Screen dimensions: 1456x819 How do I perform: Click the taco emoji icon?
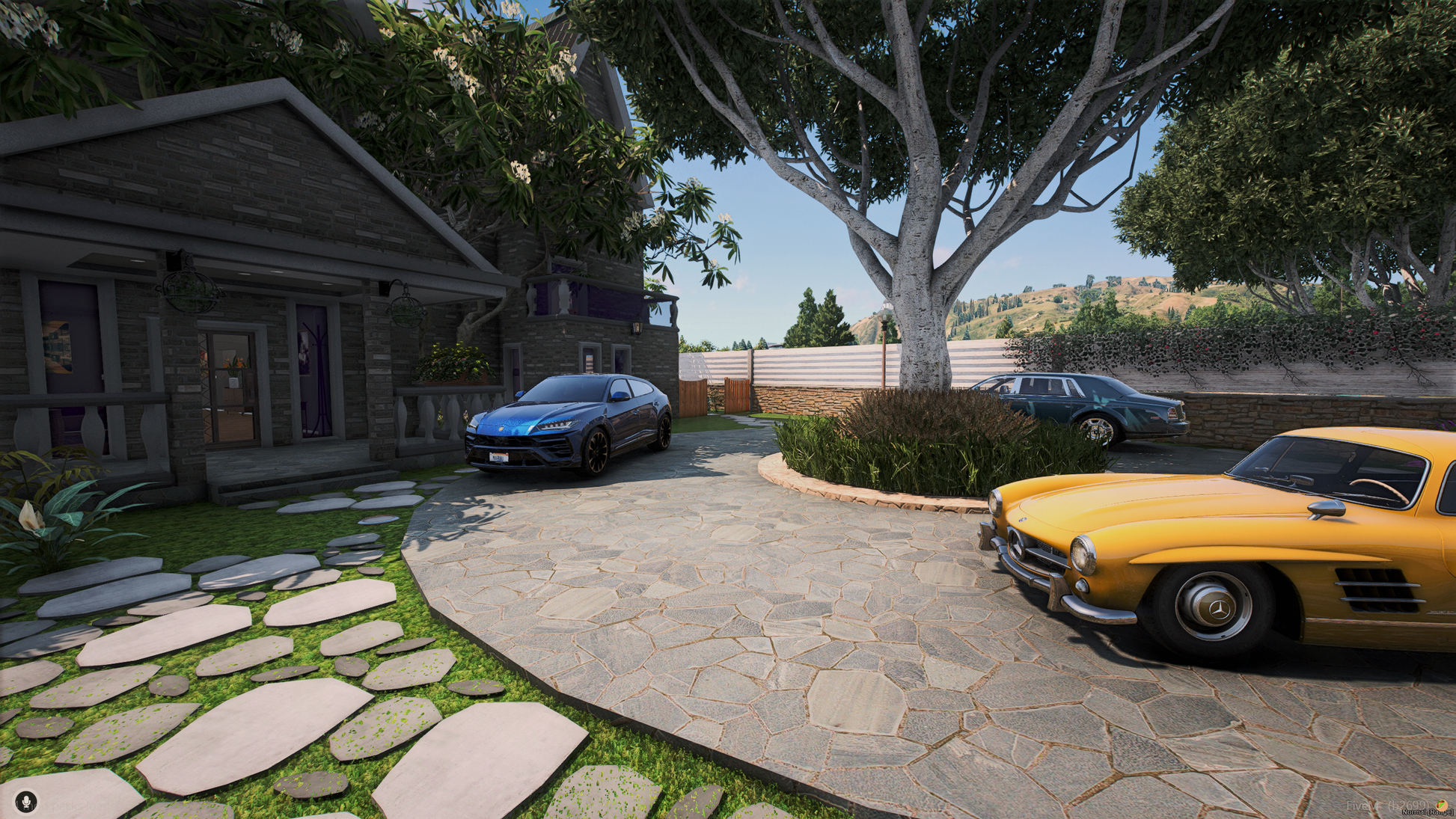(1440, 806)
